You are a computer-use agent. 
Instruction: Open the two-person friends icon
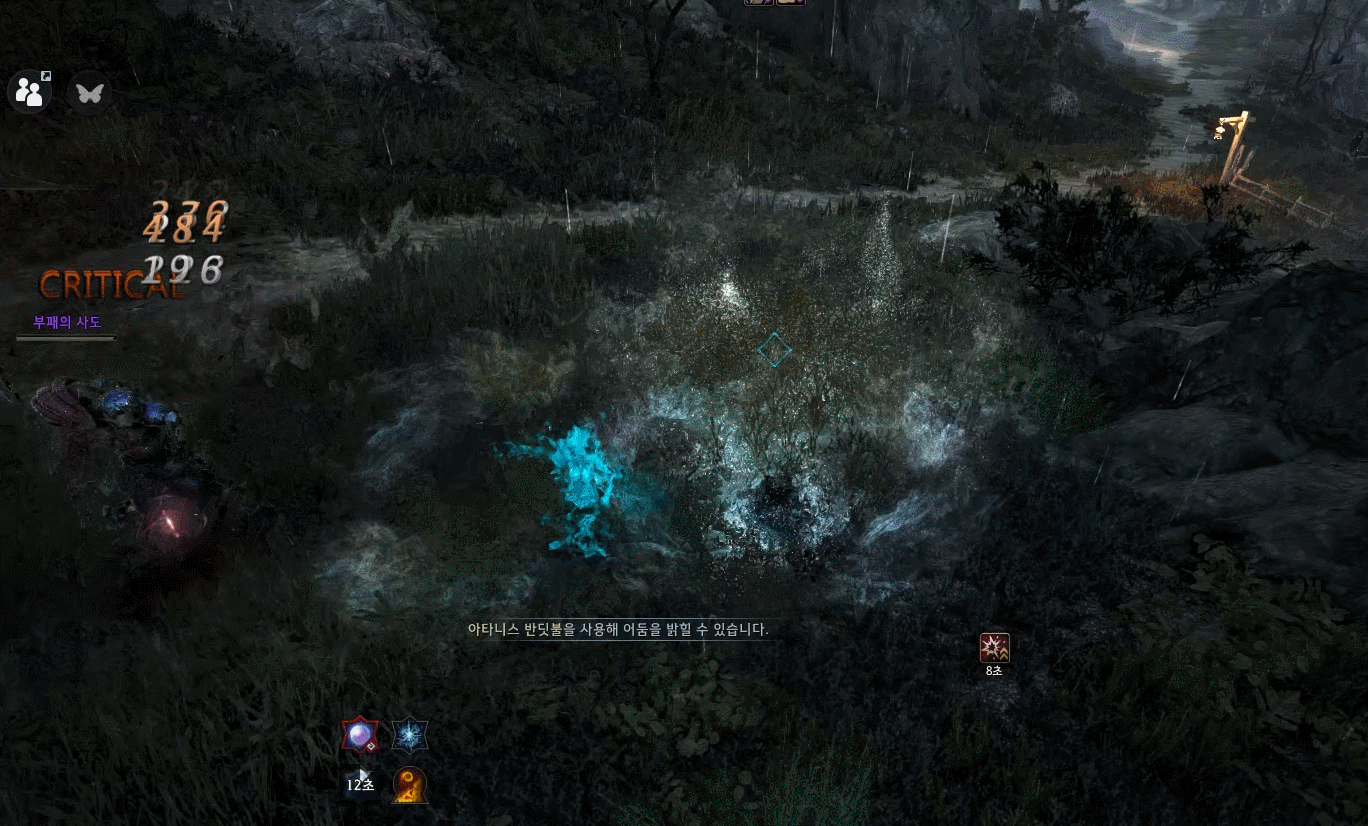click(x=30, y=93)
